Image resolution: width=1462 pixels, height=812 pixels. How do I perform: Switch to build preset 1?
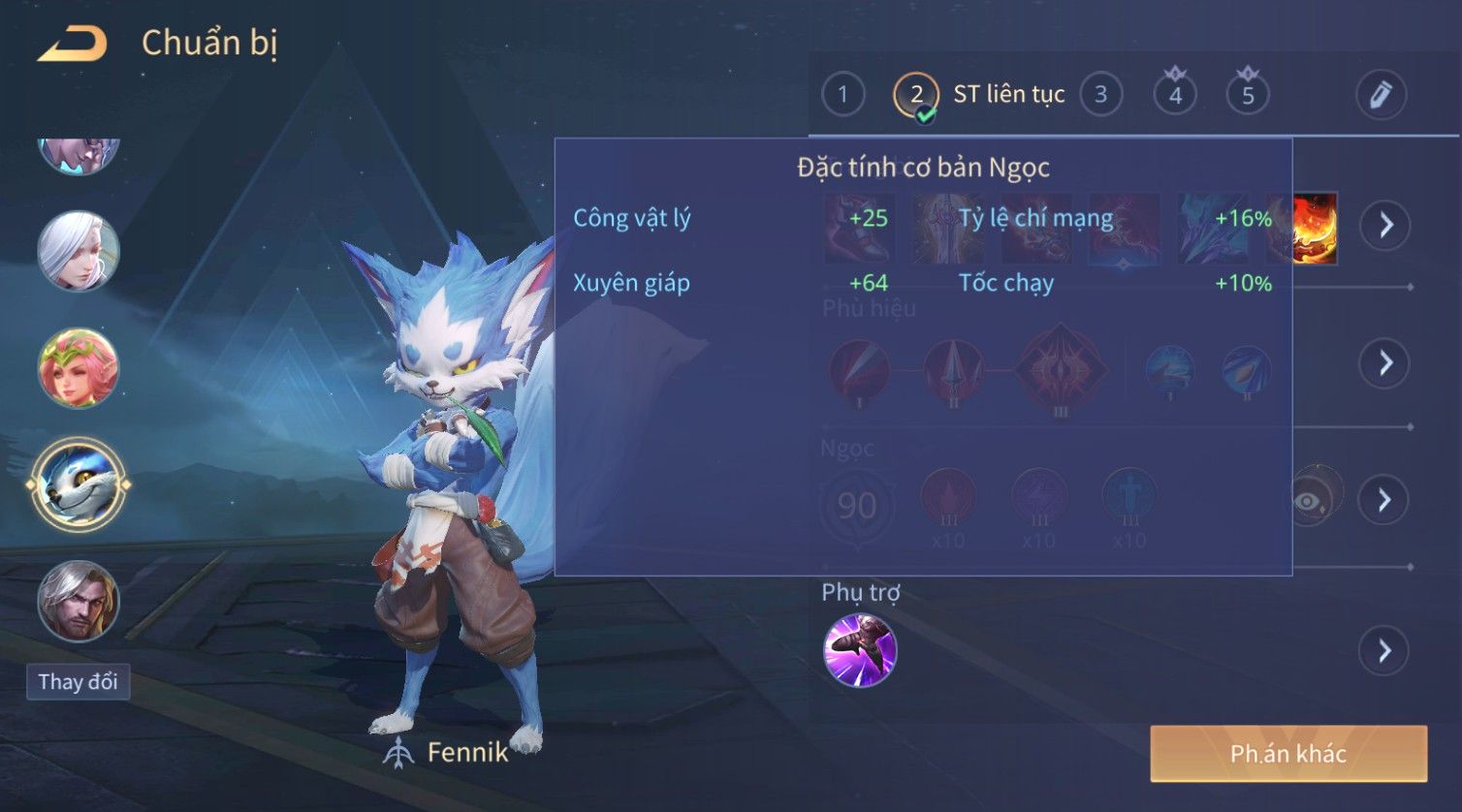(842, 95)
